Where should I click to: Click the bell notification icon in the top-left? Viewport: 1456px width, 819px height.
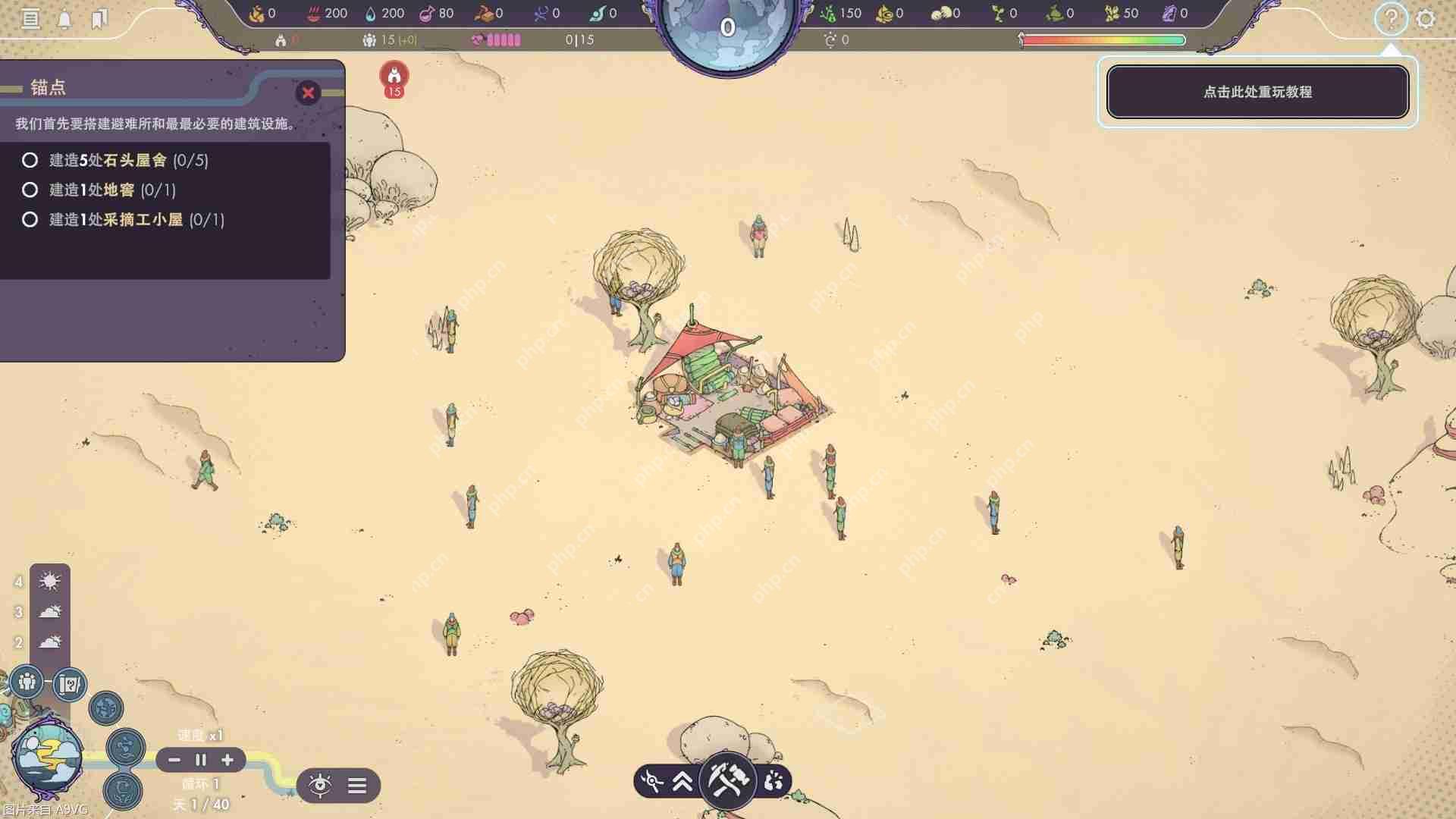coord(64,19)
